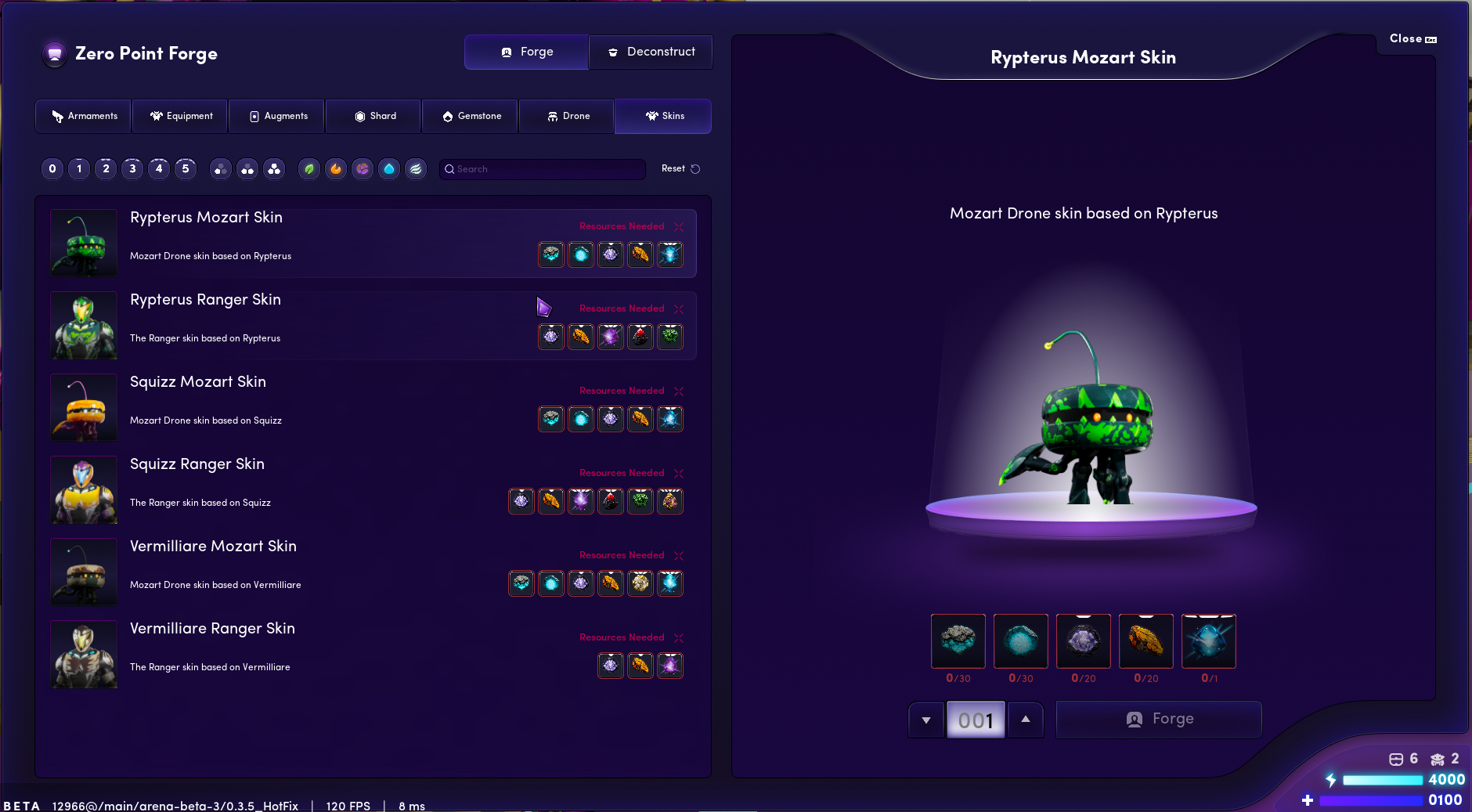This screenshot has width=1472, height=812.
Task: Open the Shard category
Action: [374, 116]
